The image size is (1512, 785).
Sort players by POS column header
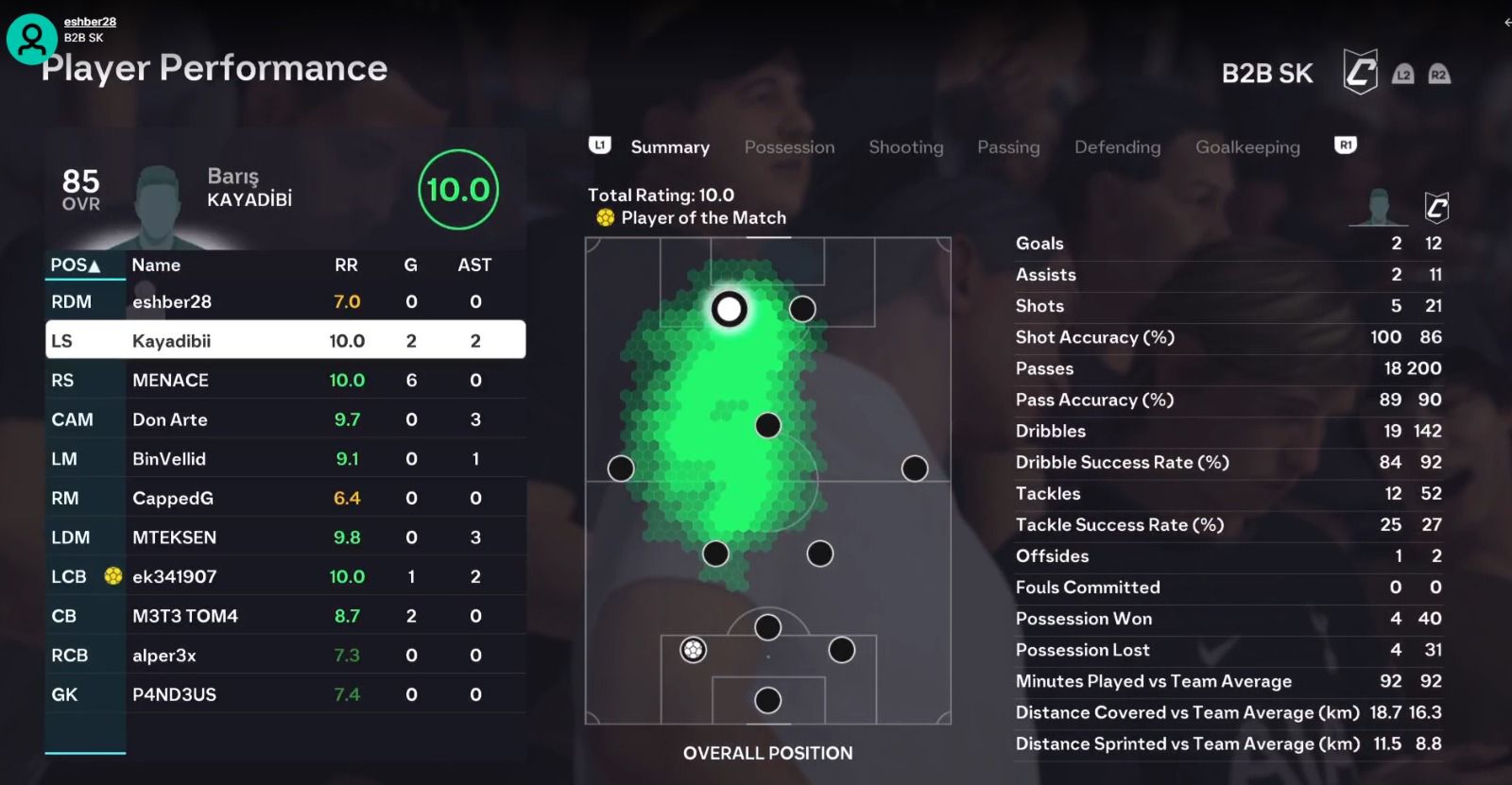click(76, 265)
